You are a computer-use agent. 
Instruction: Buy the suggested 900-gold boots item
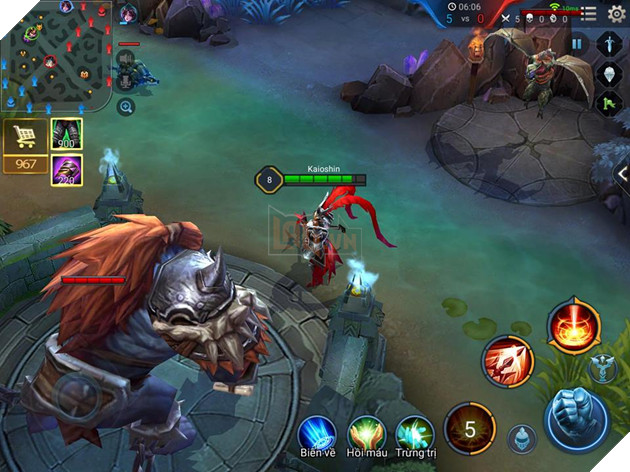click(66, 134)
